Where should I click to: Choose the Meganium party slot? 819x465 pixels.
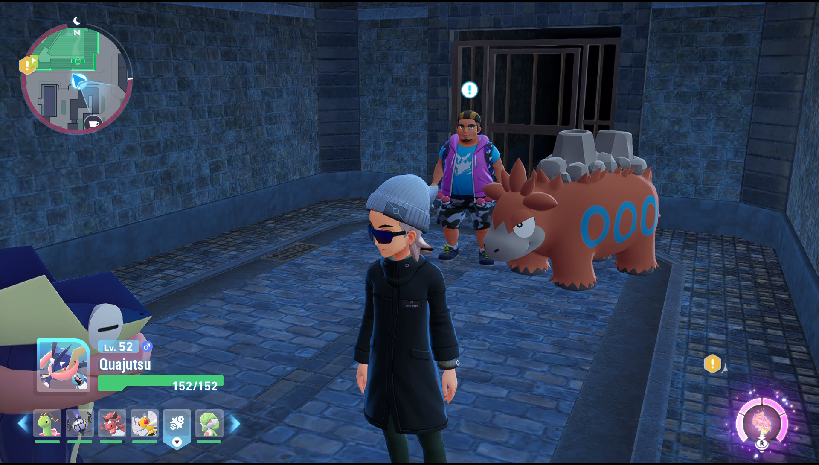(48, 424)
